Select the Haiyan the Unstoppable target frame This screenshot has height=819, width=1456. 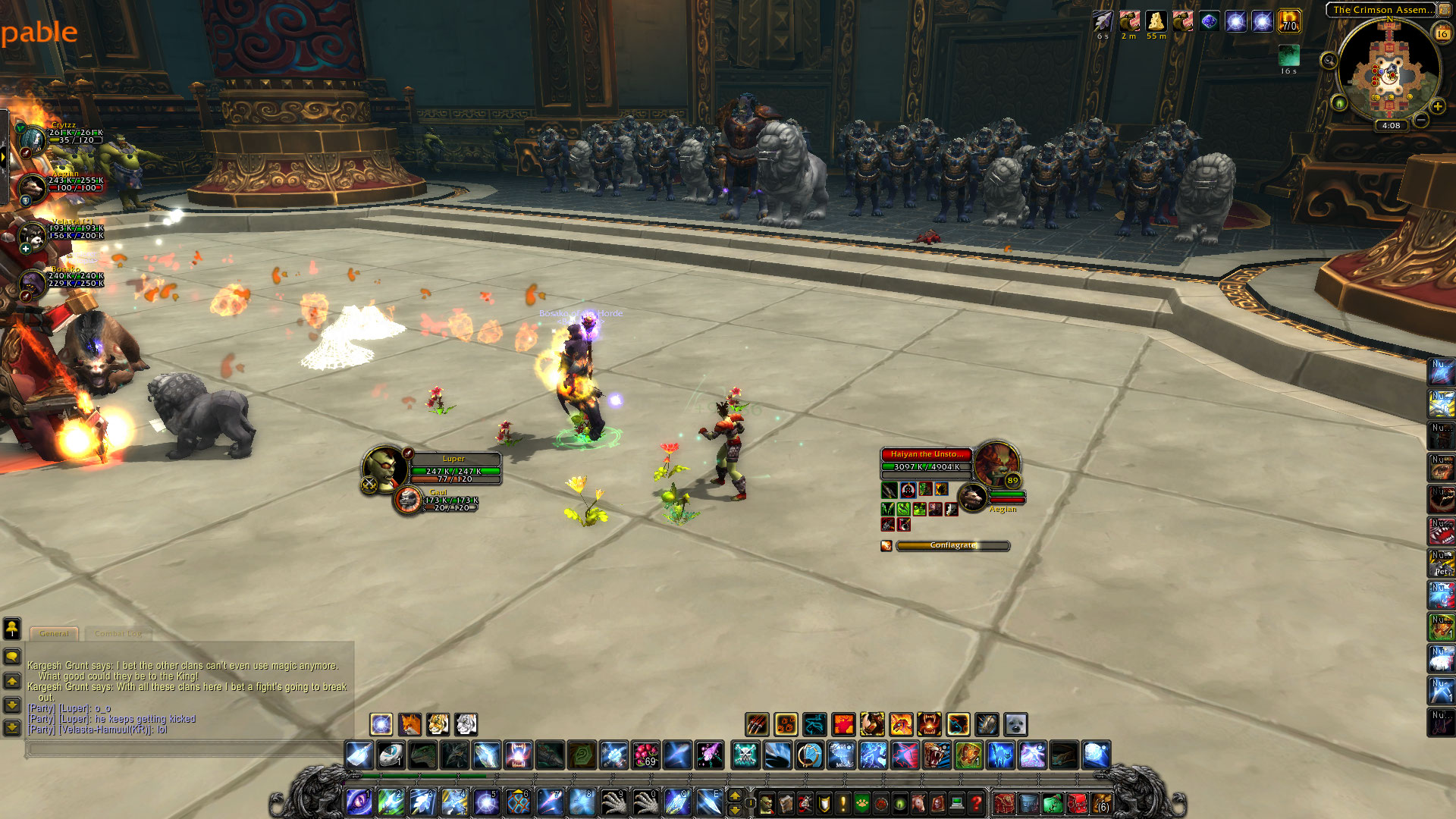(x=926, y=460)
